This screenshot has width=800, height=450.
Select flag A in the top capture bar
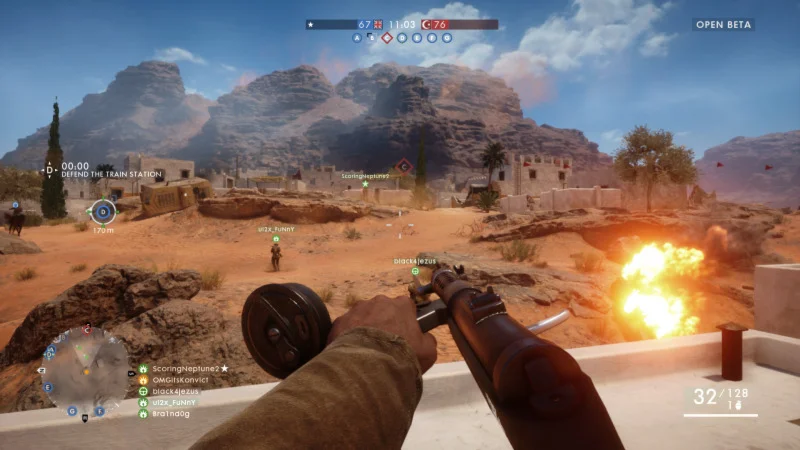pyautogui.click(x=356, y=38)
